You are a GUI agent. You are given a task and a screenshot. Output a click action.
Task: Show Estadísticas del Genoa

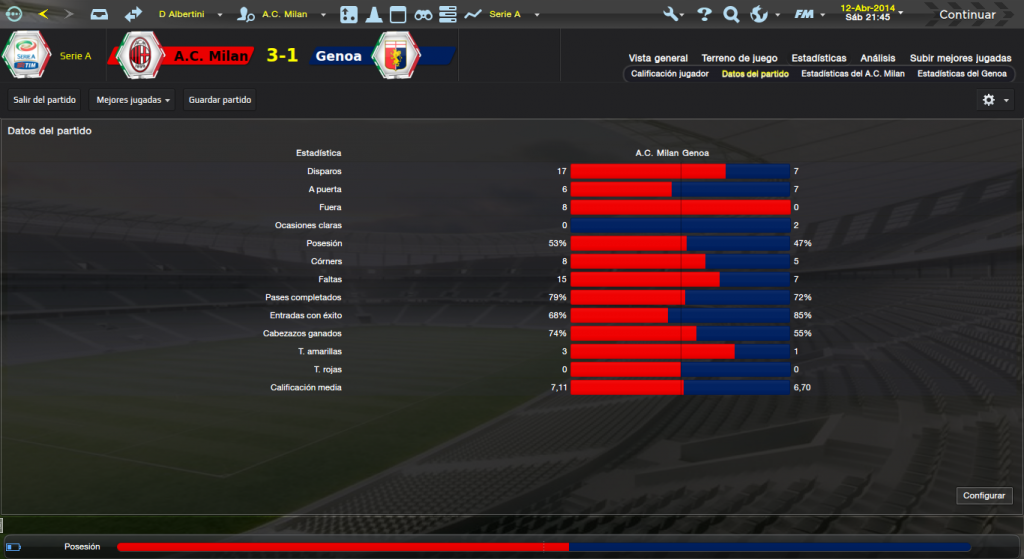tap(961, 74)
